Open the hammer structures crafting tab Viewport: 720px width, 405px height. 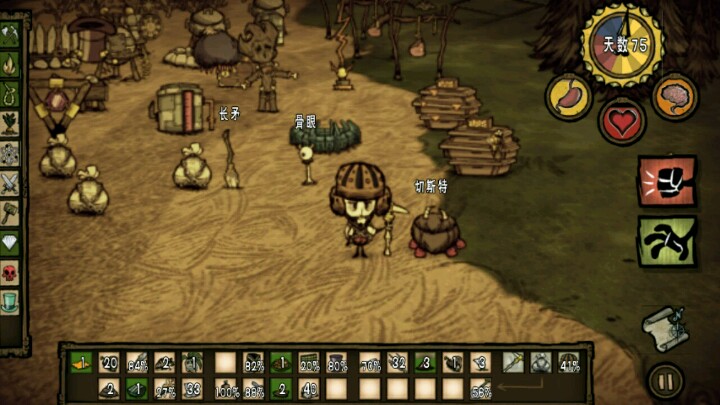tap(10, 213)
